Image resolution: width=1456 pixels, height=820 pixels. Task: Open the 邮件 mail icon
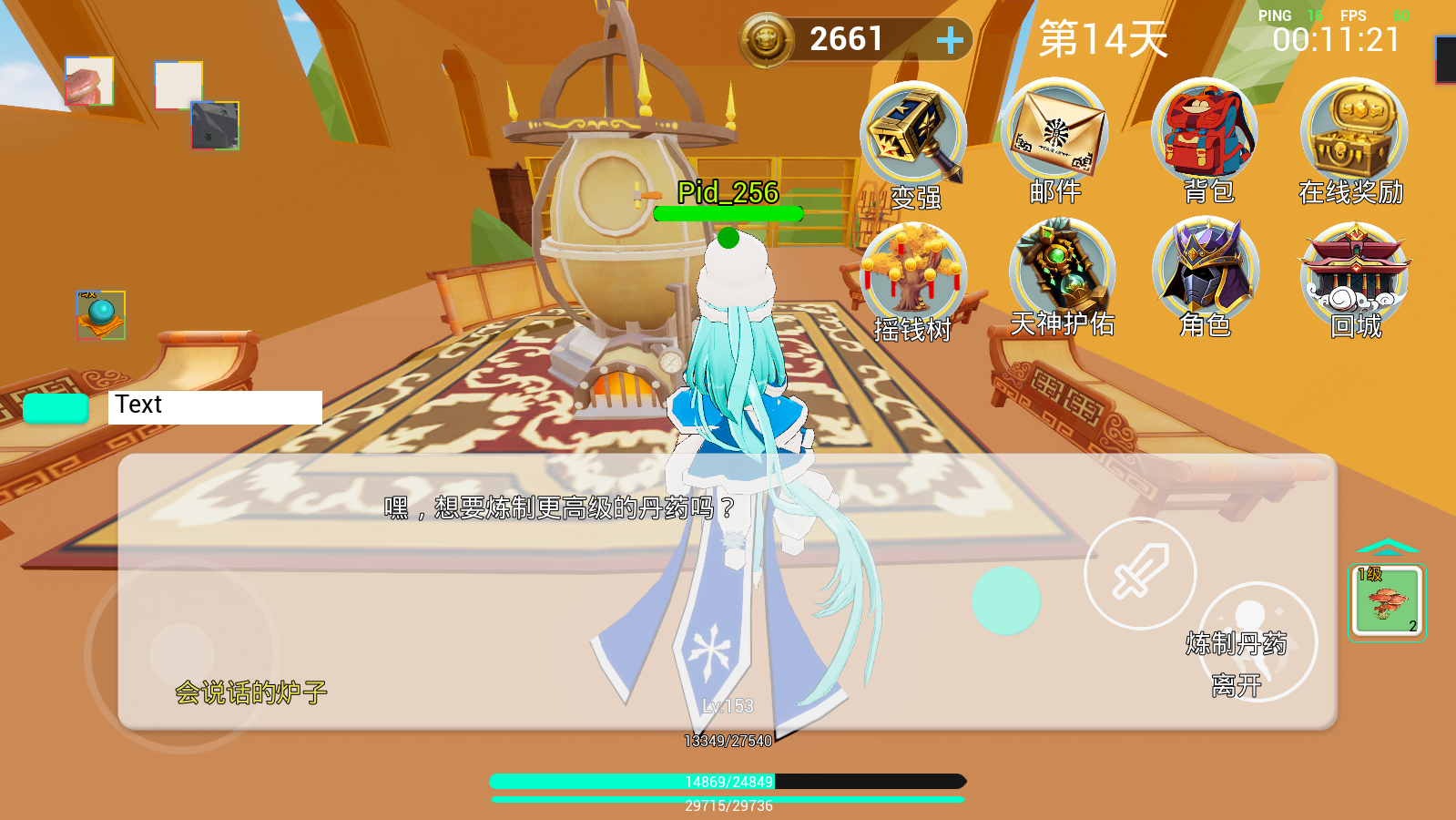[1055, 132]
